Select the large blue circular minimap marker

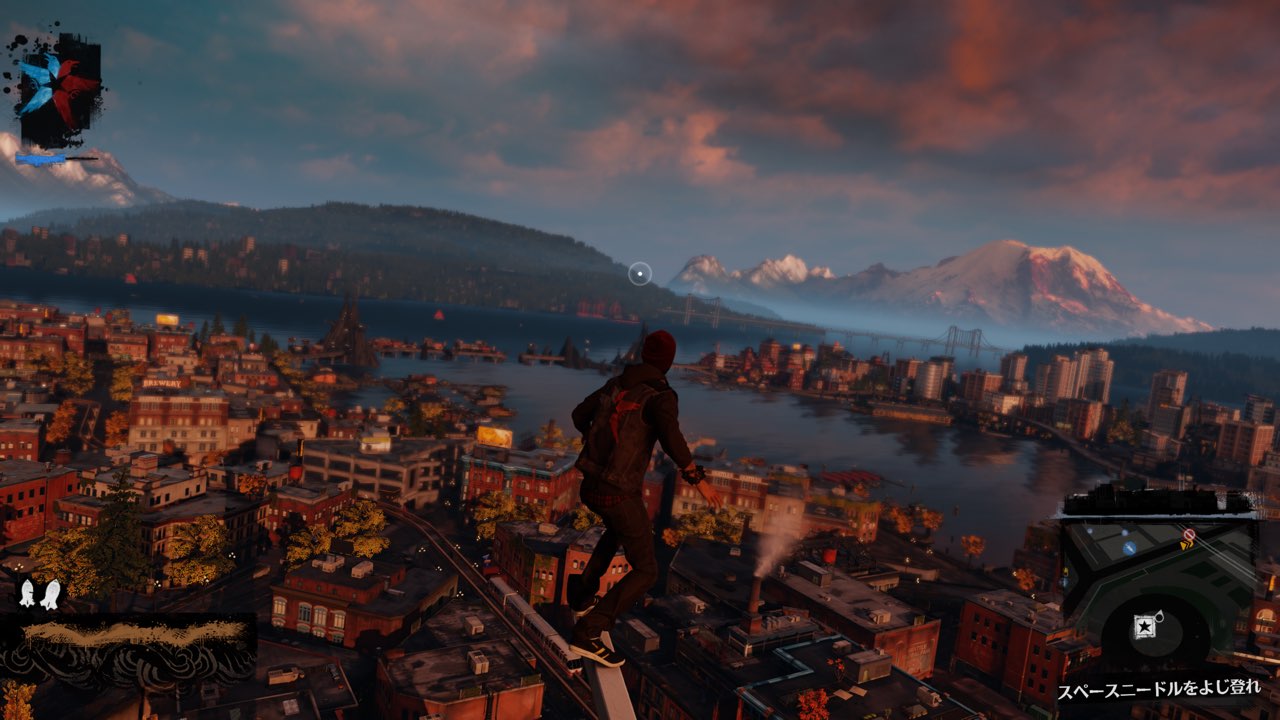coord(1129,548)
